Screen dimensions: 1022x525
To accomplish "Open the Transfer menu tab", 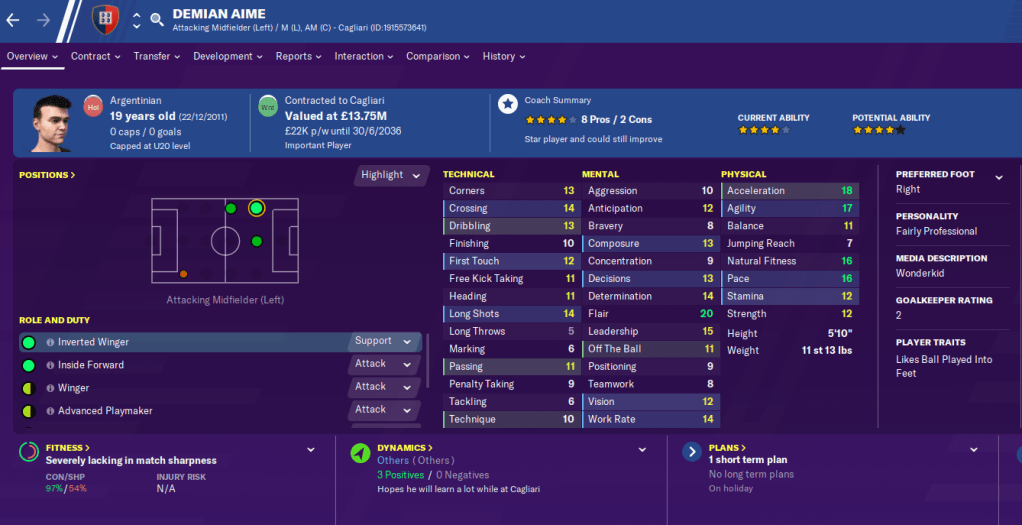I will (x=156, y=57).
